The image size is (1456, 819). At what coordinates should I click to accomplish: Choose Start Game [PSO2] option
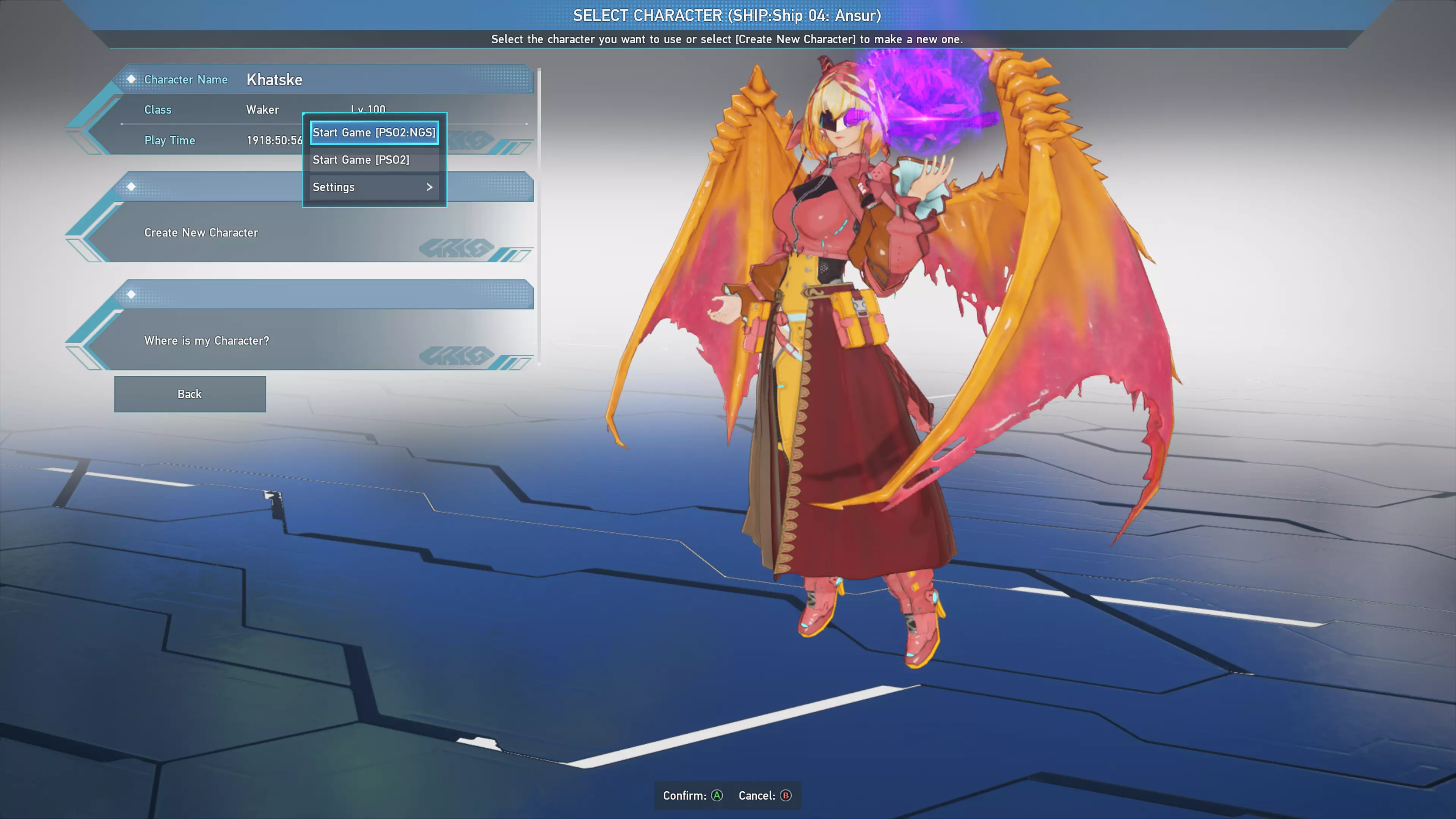click(374, 160)
